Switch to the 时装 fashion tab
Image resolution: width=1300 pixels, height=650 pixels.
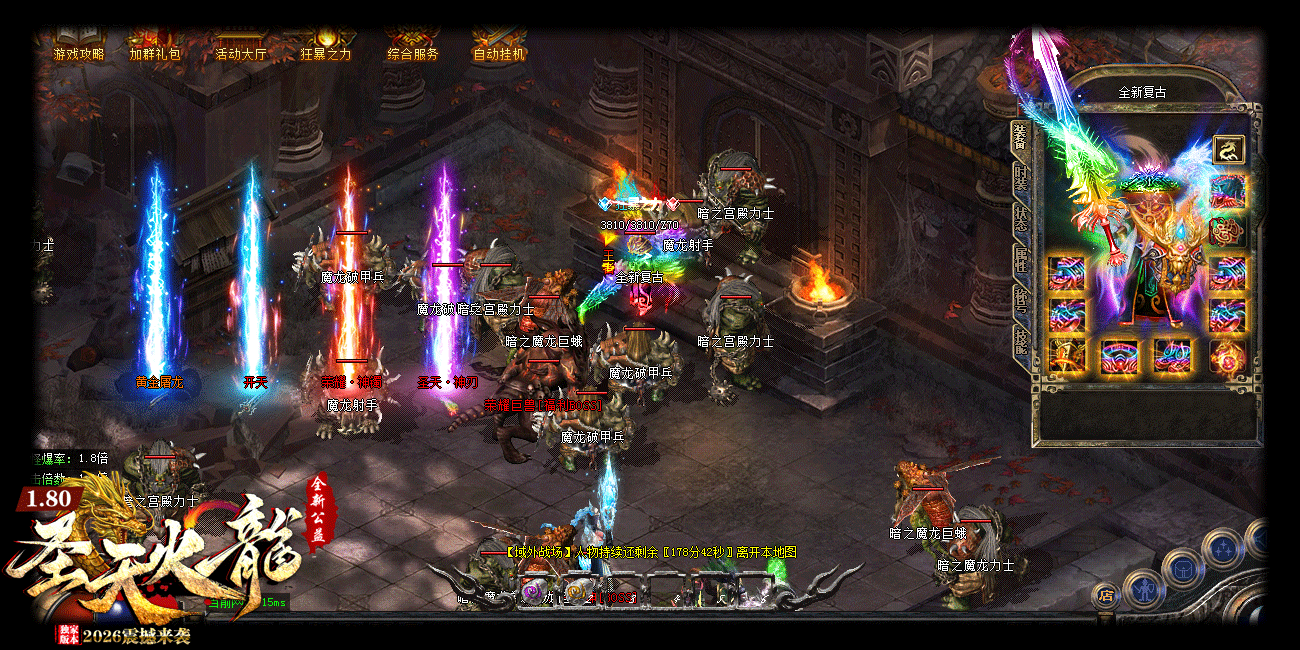(1020, 180)
